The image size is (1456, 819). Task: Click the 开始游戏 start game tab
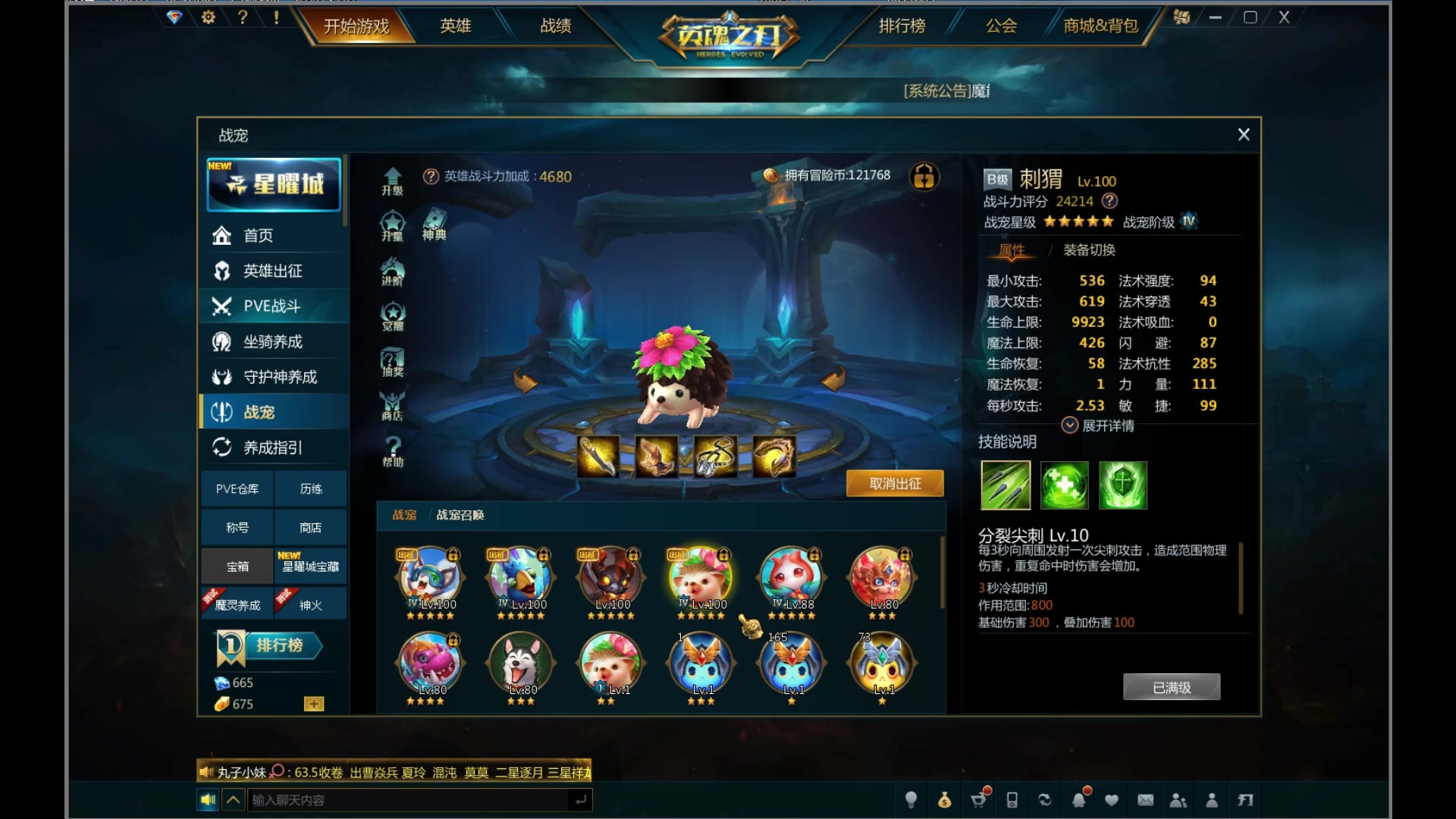coord(356,27)
